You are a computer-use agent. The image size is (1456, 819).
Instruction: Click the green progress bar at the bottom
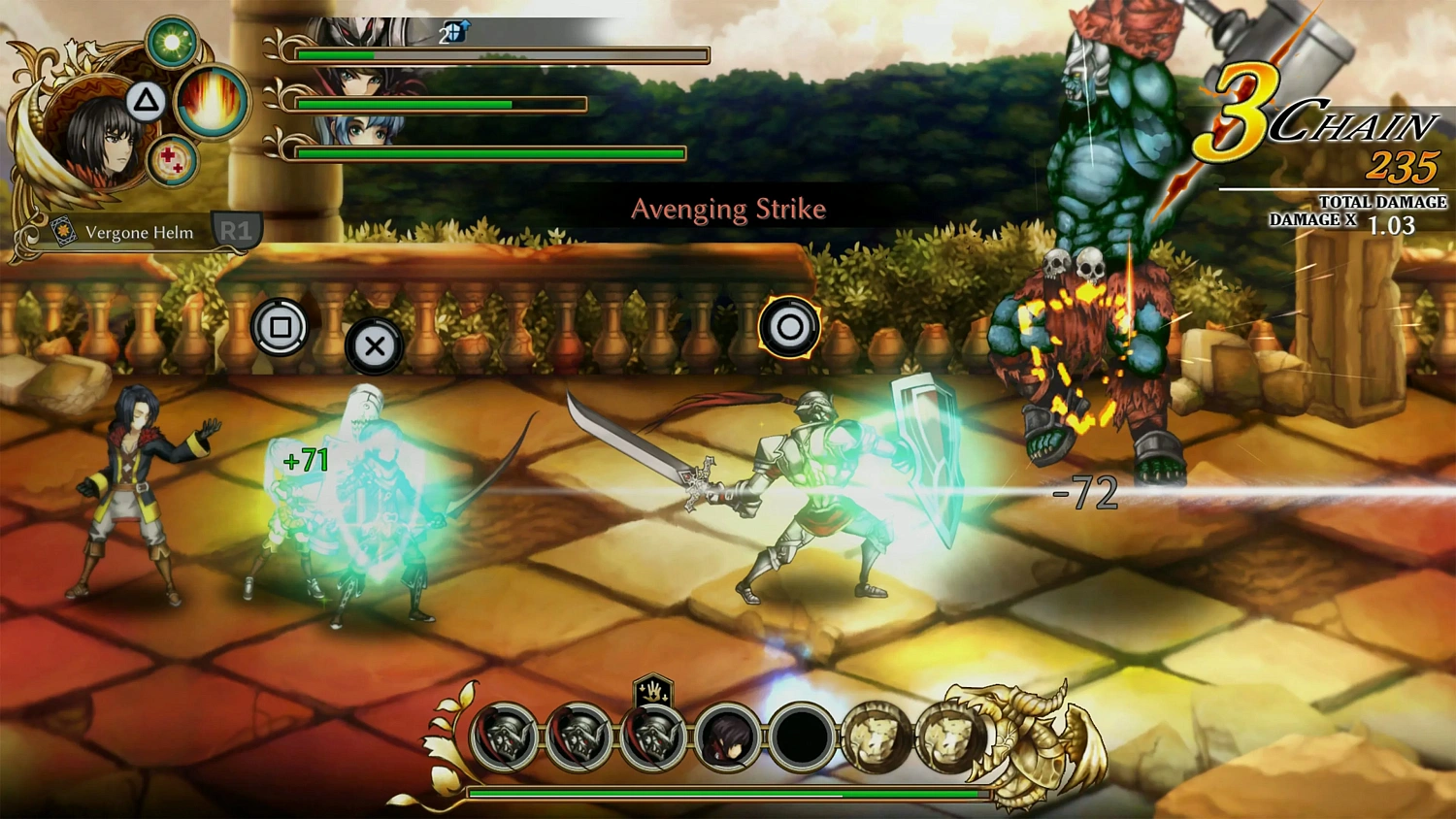coord(728,792)
